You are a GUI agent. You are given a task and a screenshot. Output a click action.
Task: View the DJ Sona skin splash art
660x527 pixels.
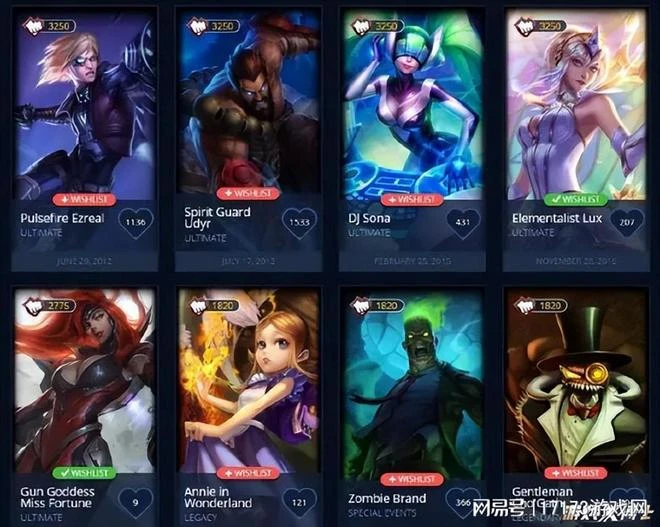pyautogui.click(x=411, y=110)
